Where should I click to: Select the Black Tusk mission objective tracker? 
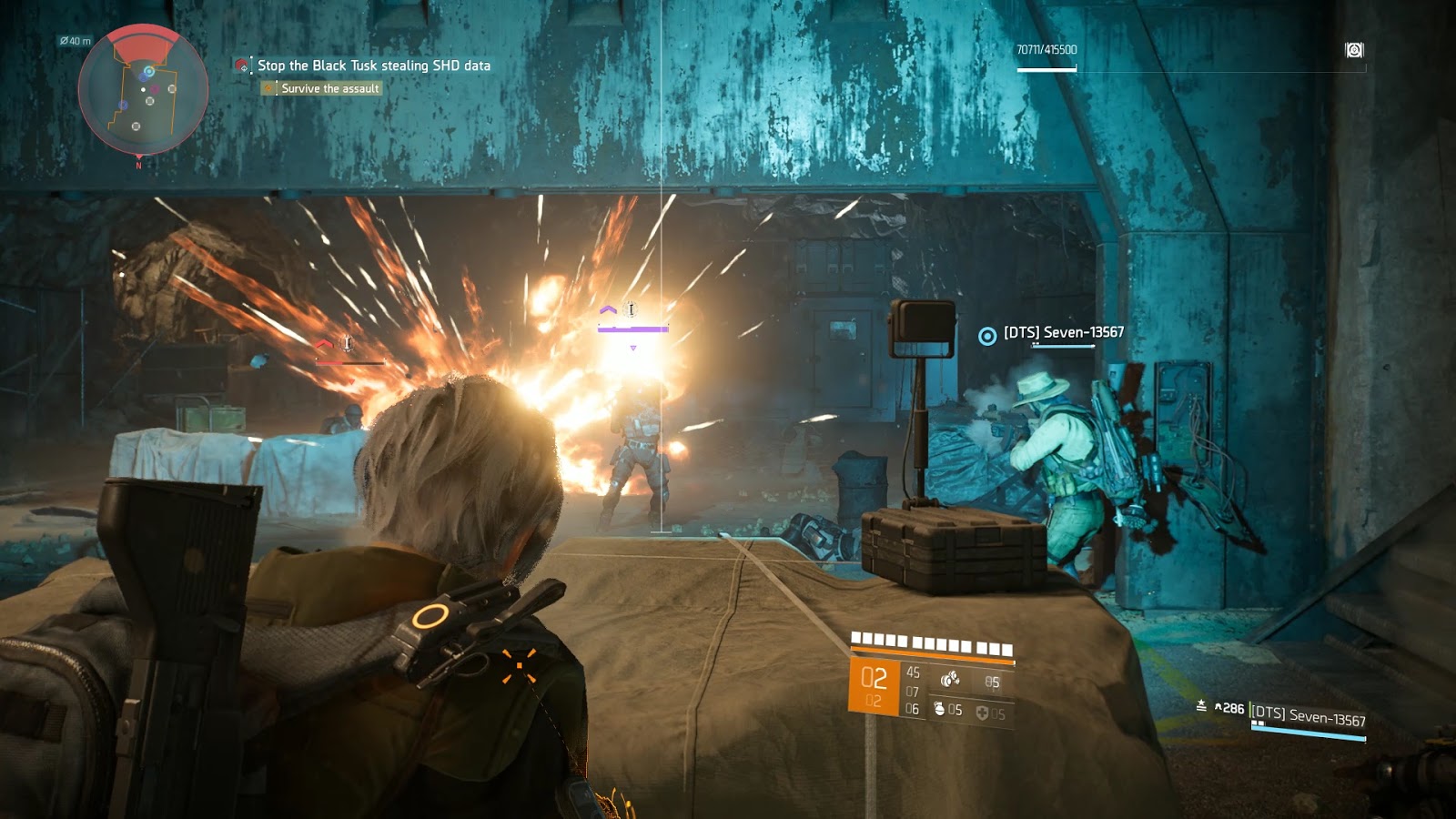(x=373, y=66)
